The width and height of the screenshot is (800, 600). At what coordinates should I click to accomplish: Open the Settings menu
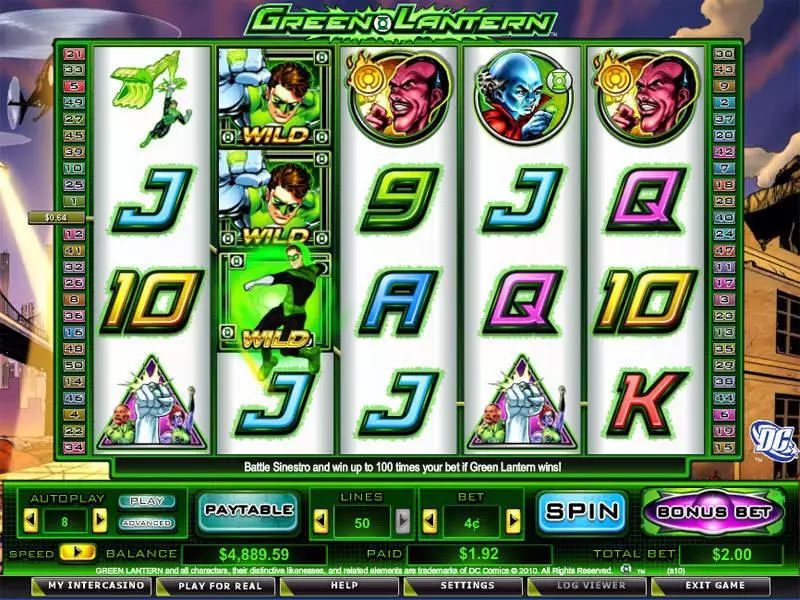click(466, 586)
